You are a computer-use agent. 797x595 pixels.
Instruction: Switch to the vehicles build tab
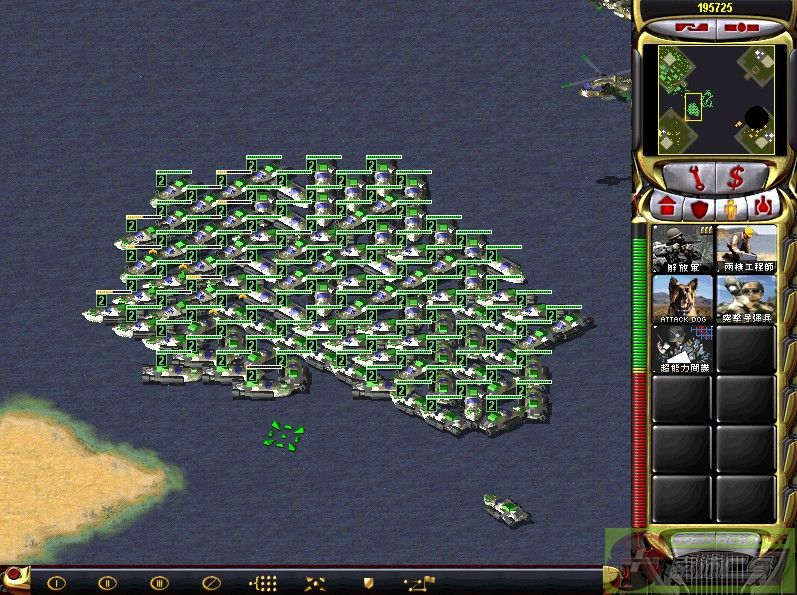[x=764, y=209]
